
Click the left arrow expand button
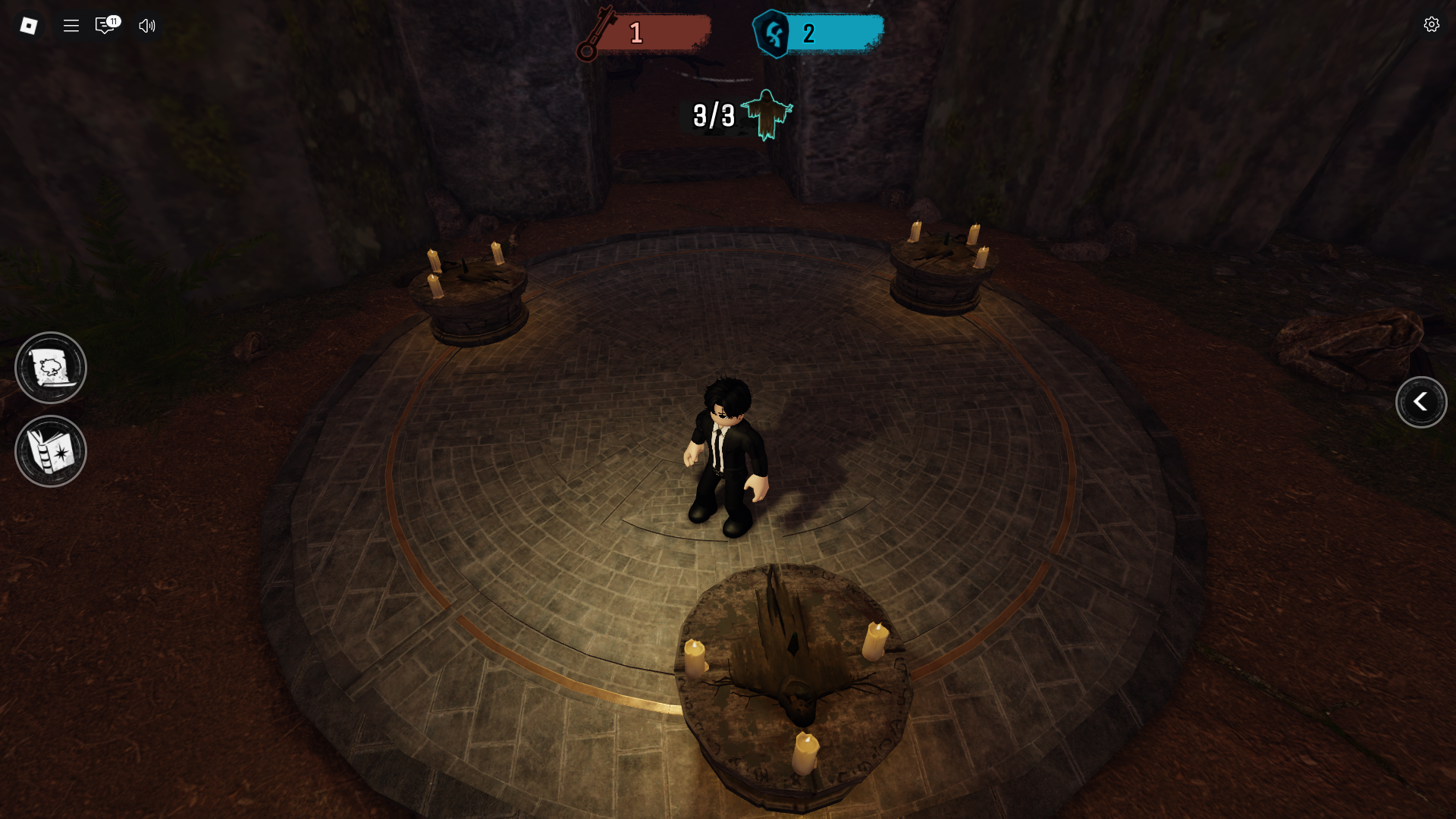pos(1420,403)
